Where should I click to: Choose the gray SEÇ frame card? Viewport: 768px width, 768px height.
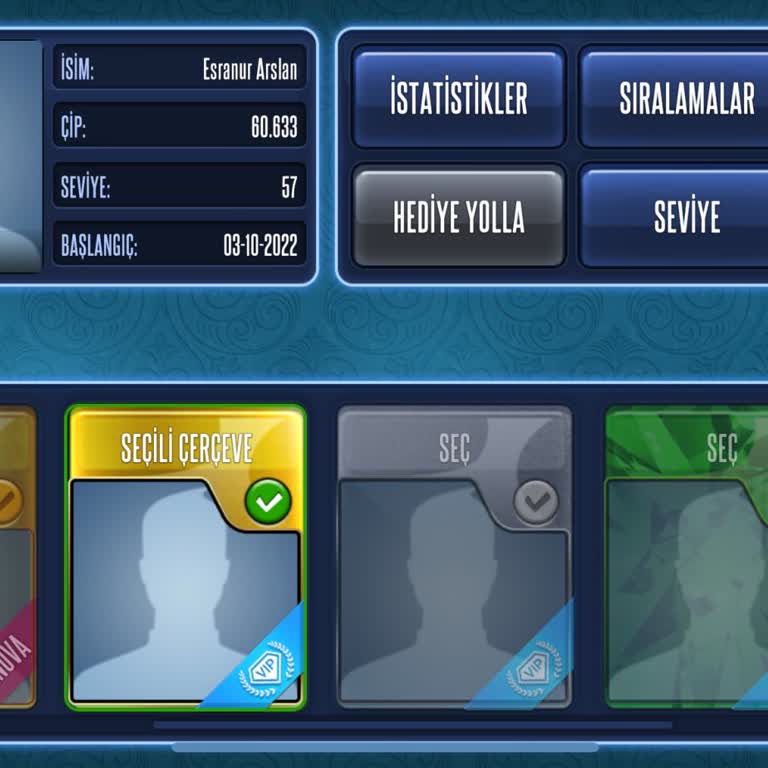click(454, 556)
